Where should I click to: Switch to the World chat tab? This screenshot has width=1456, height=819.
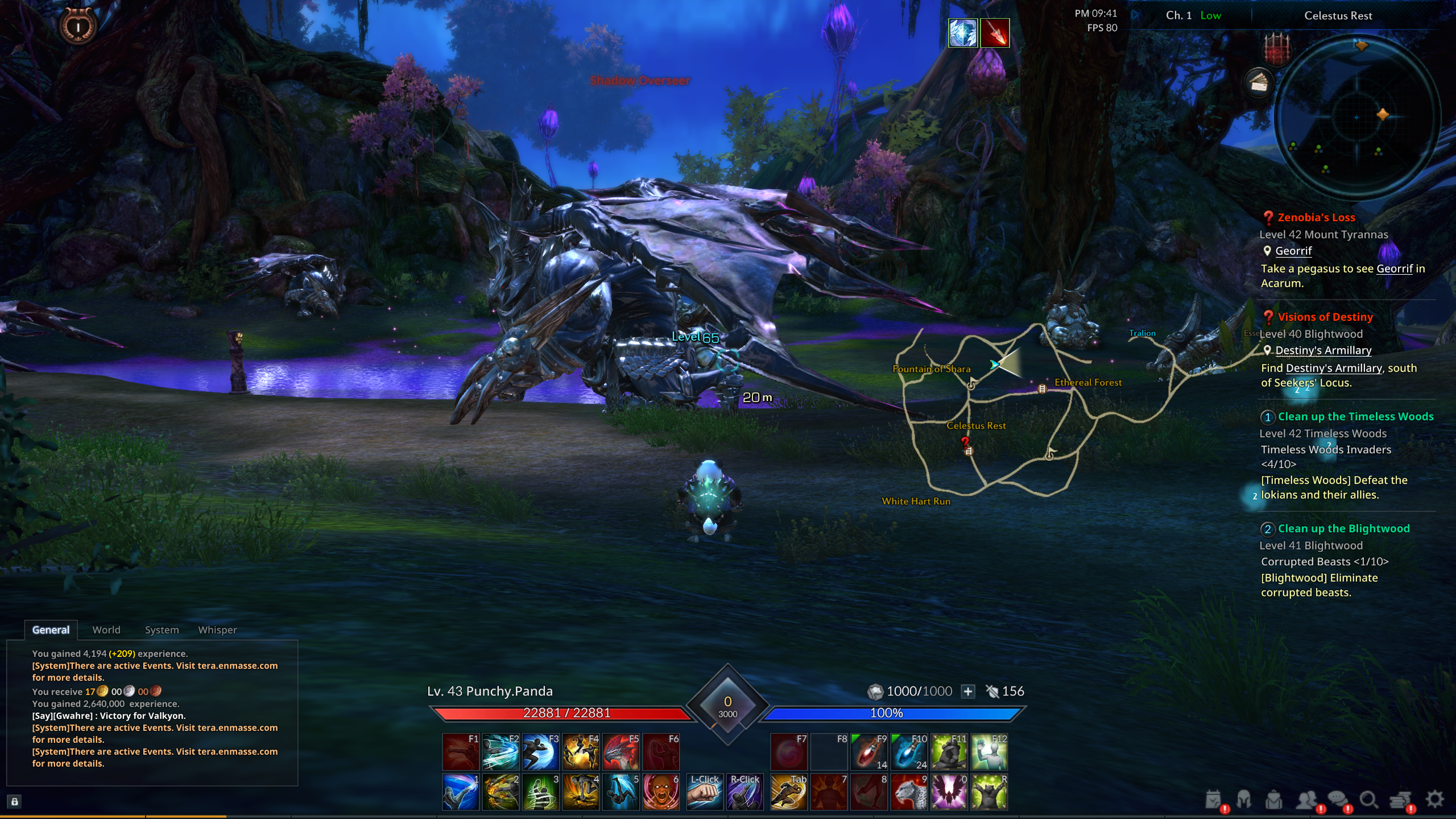(x=106, y=630)
